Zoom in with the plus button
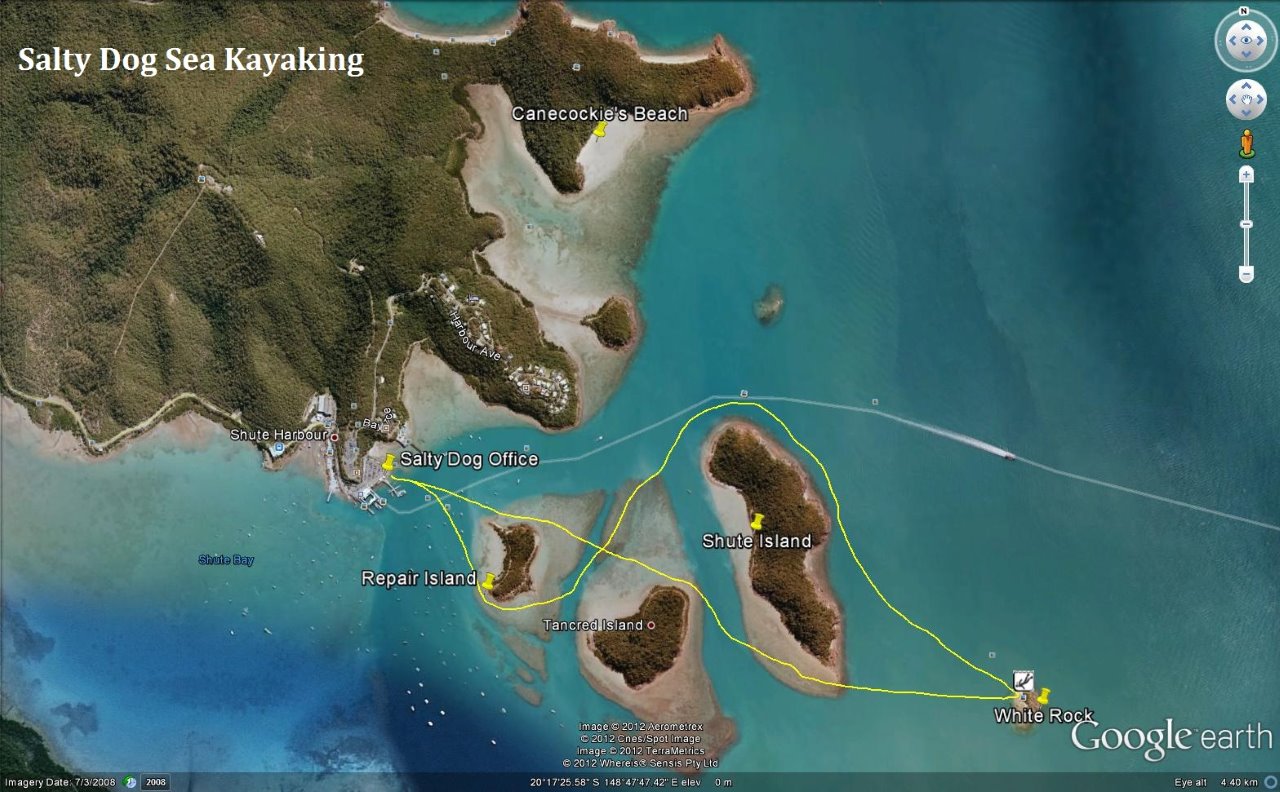Image resolution: width=1280 pixels, height=792 pixels. [x=1246, y=174]
